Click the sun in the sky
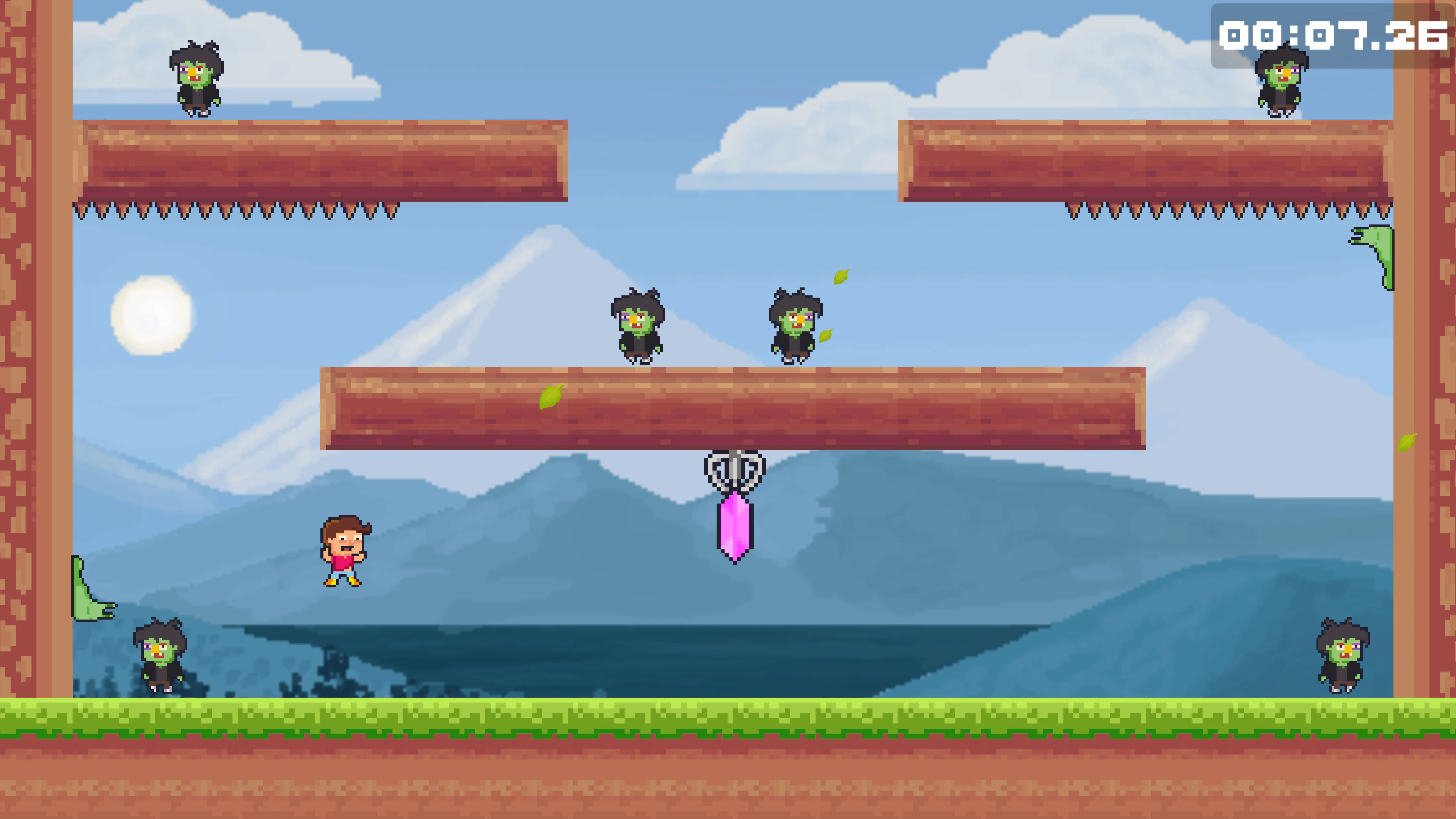 tap(152, 315)
